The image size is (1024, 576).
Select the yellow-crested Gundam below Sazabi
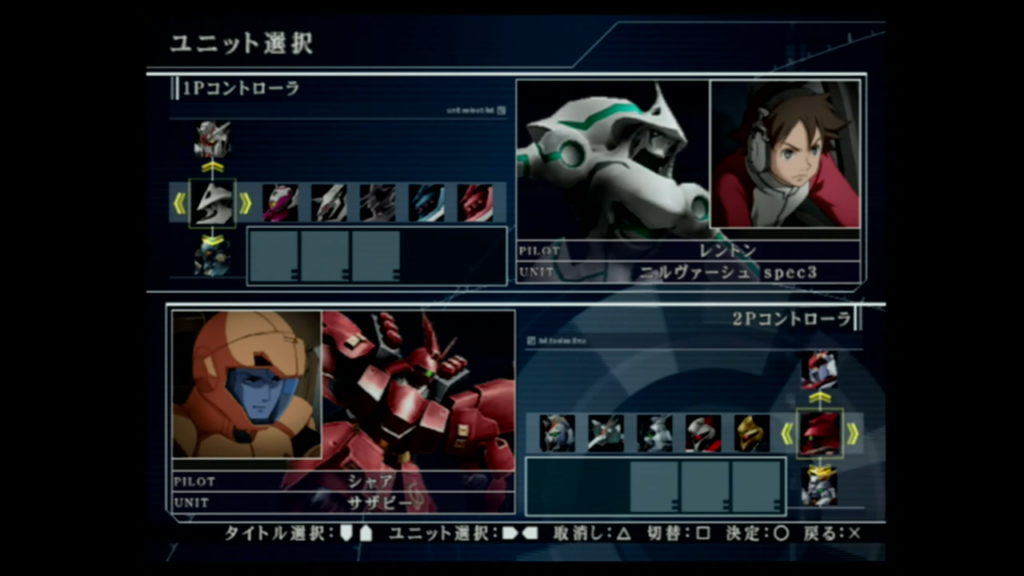pos(819,485)
